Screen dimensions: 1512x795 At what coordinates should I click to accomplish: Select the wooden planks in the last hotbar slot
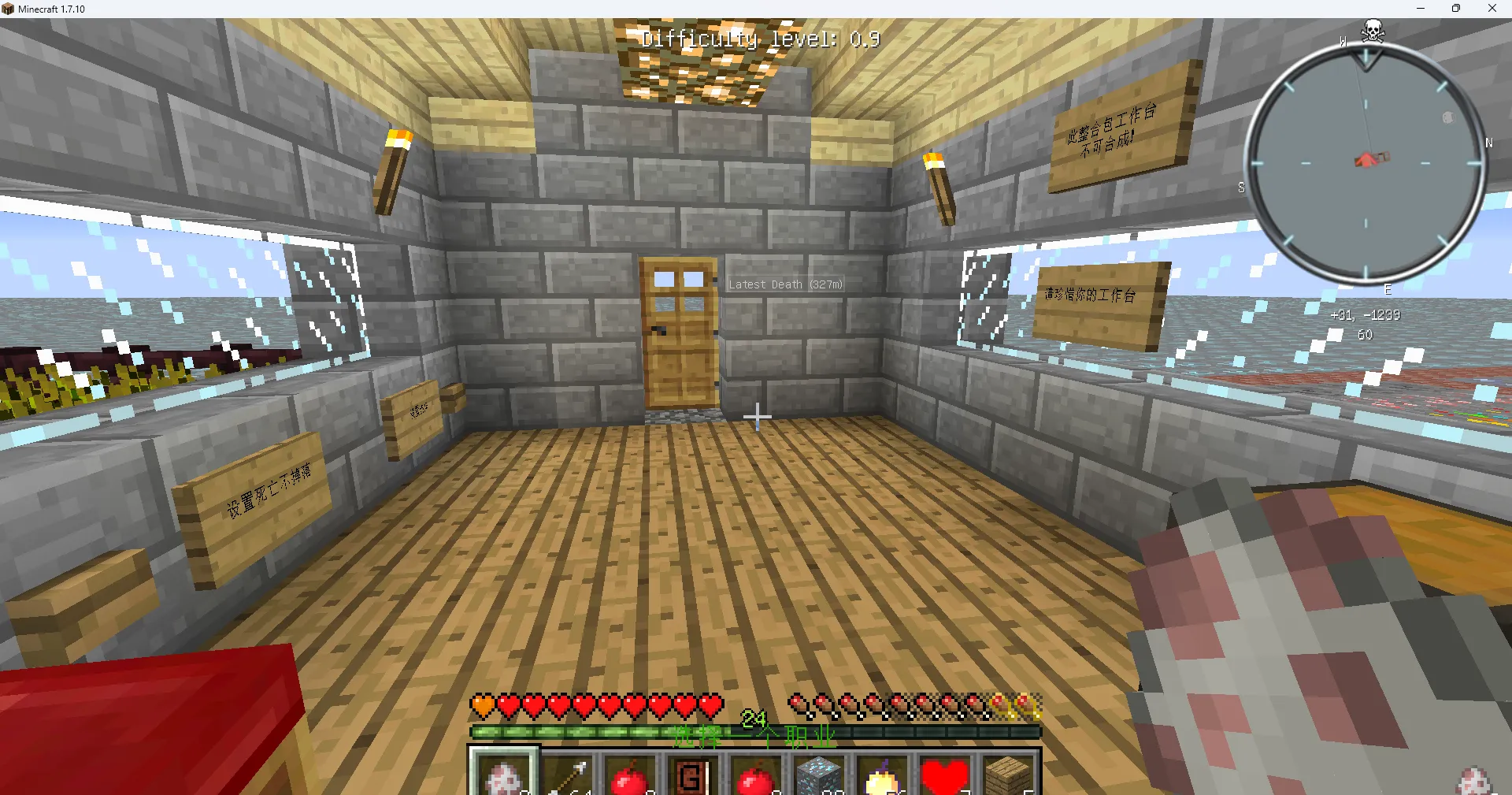coord(1006,775)
